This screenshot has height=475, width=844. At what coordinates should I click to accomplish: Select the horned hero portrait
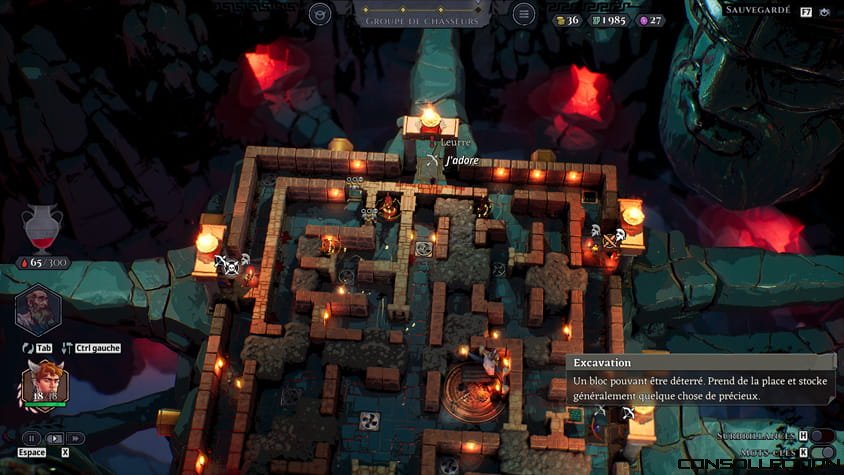coord(45,381)
